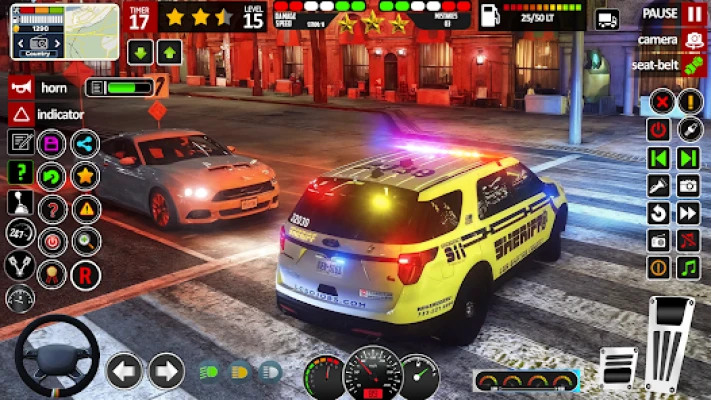Screen dimensions: 711x400
Task: Select the tow truck icon
Action: (x=607, y=19)
